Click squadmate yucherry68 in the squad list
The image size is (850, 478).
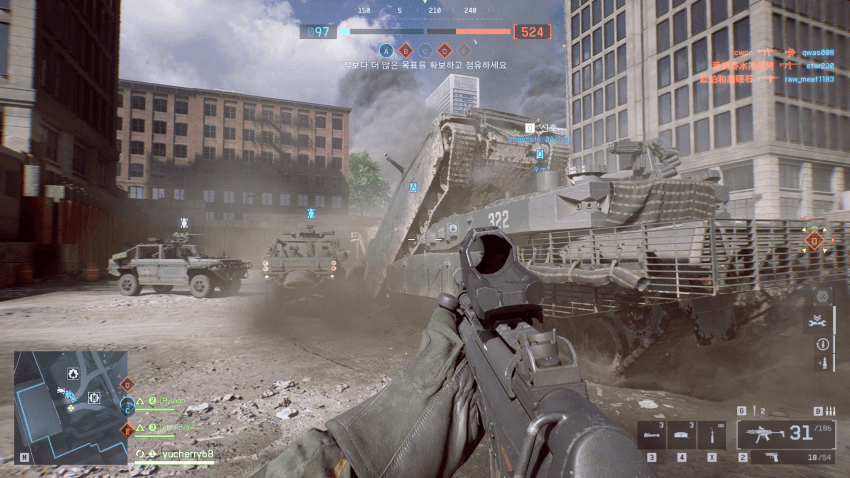pyautogui.click(x=188, y=454)
